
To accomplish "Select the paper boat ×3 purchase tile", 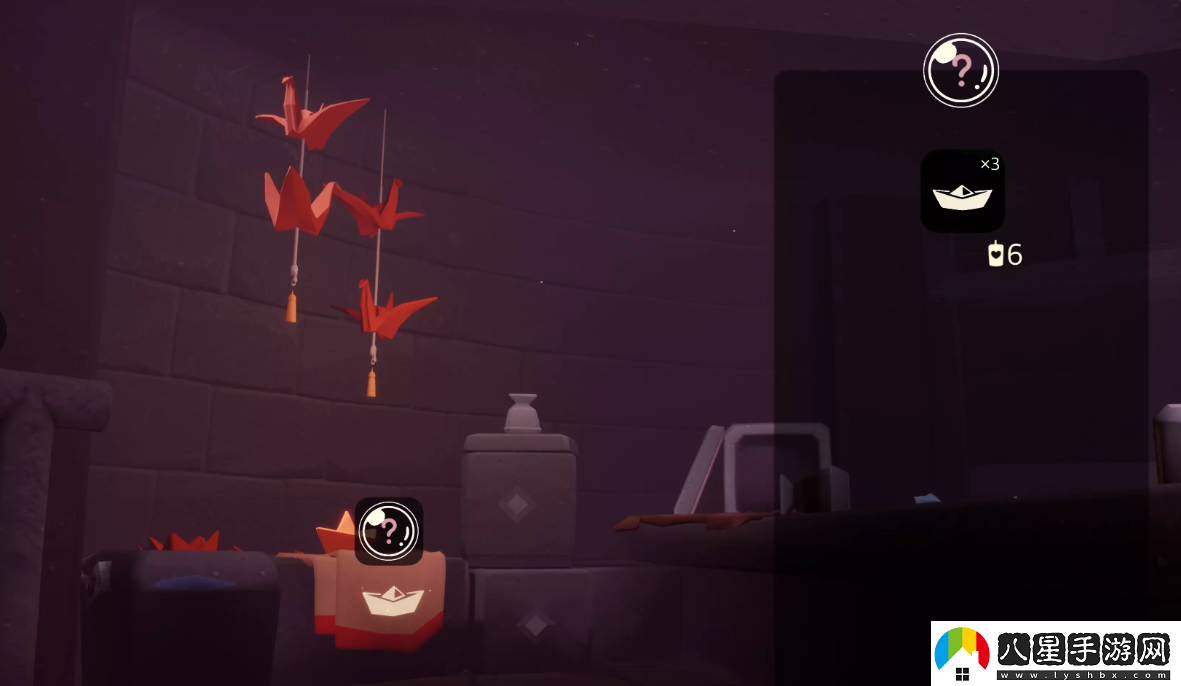I will click(x=962, y=191).
